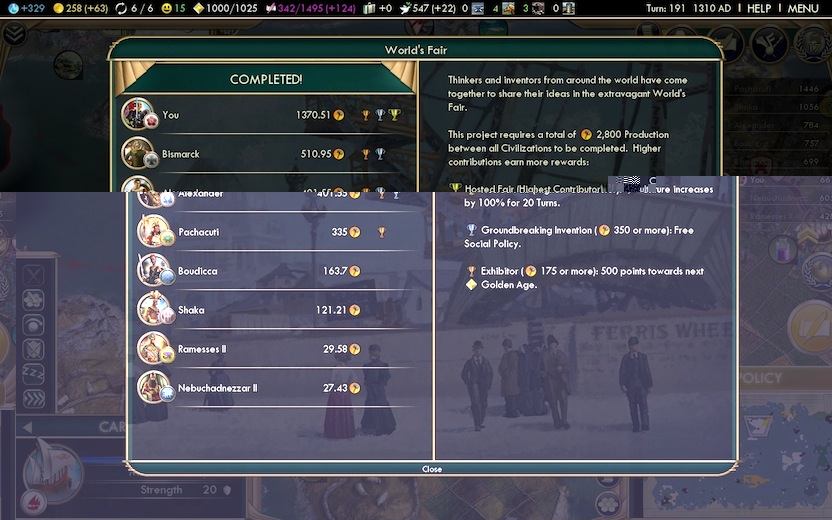Open the HELP Civilopedia link

point(759,9)
